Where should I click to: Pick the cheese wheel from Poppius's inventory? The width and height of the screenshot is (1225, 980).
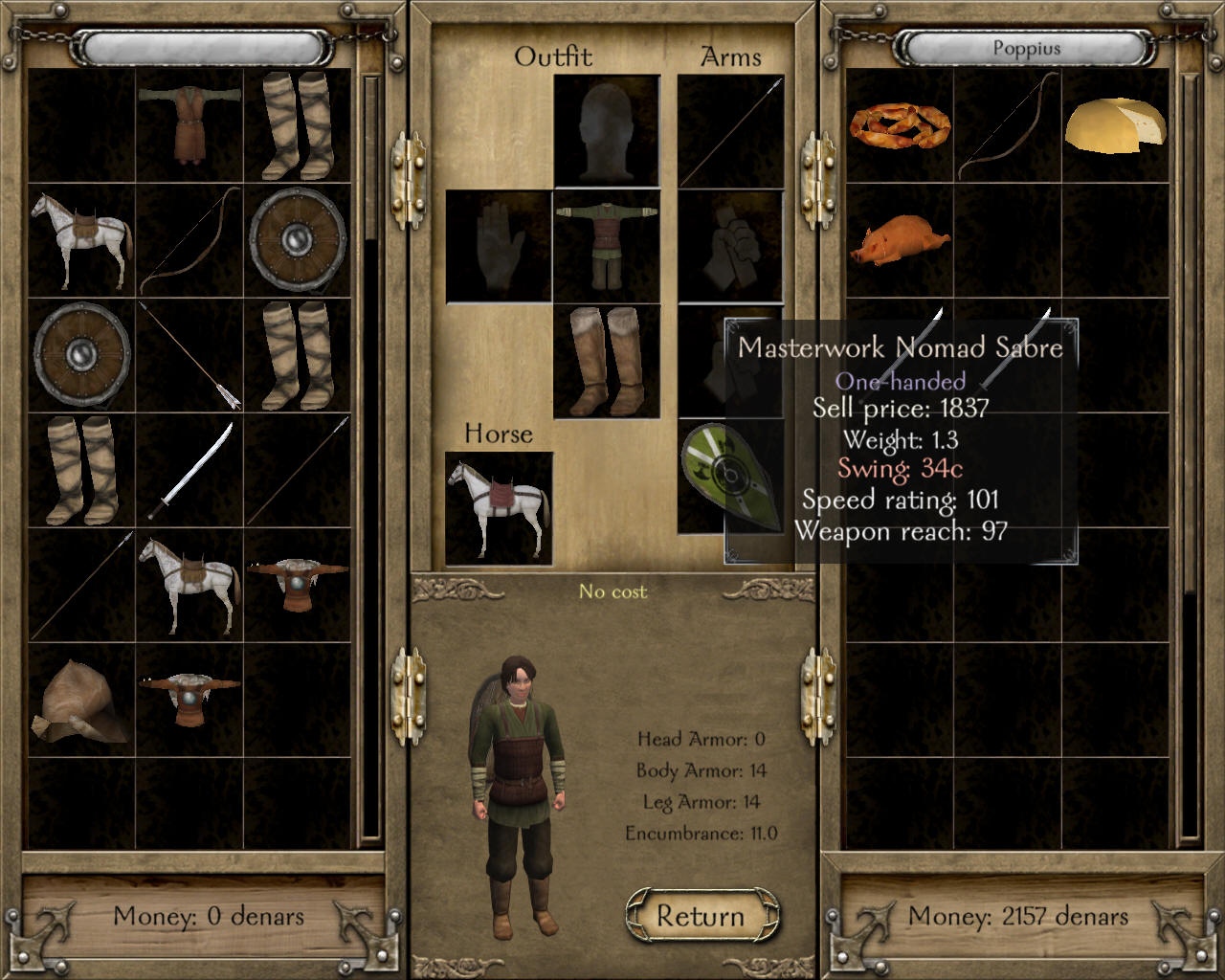(1115, 125)
